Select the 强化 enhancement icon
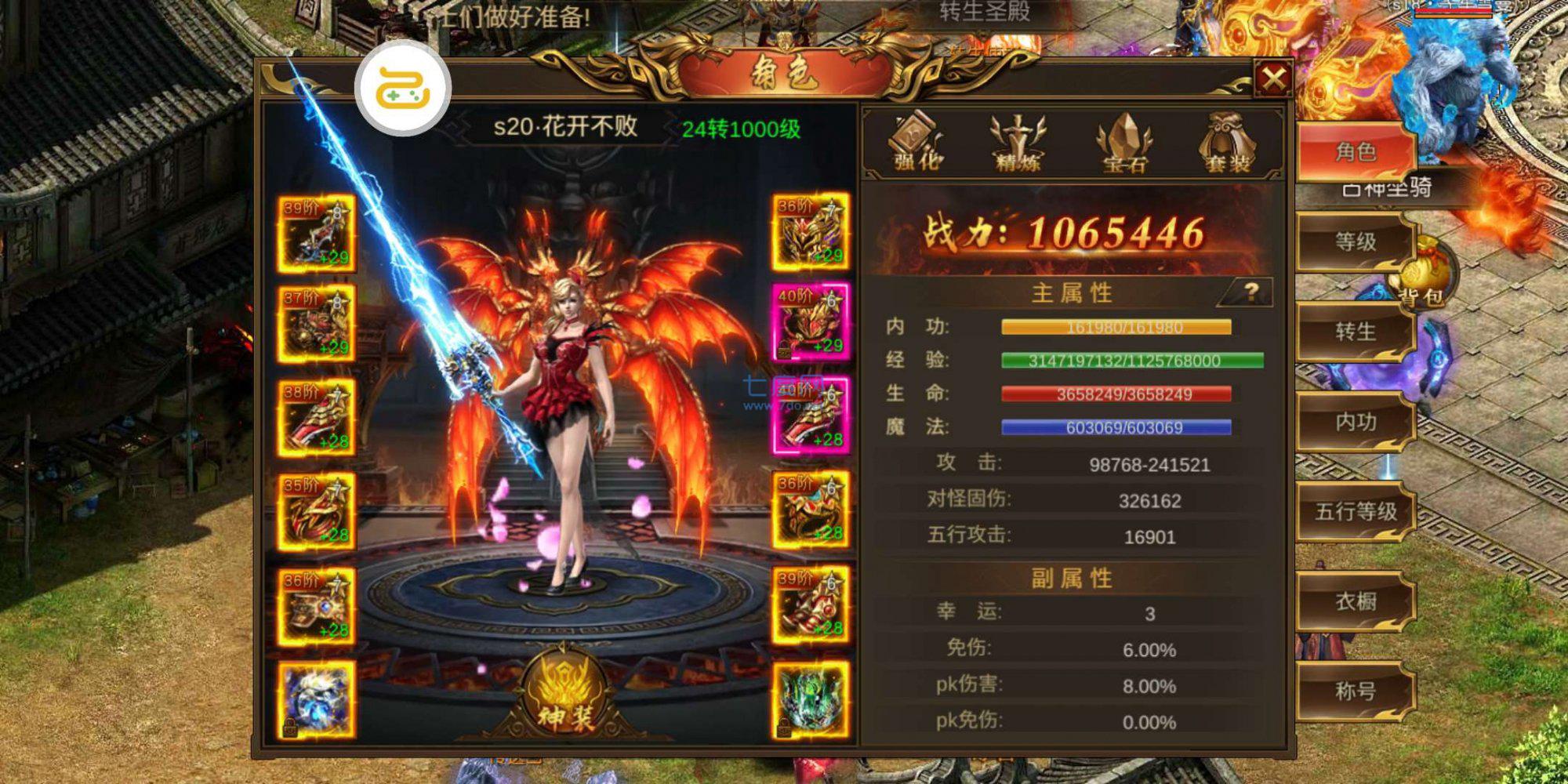The image size is (1568, 784). click(916, 145)
